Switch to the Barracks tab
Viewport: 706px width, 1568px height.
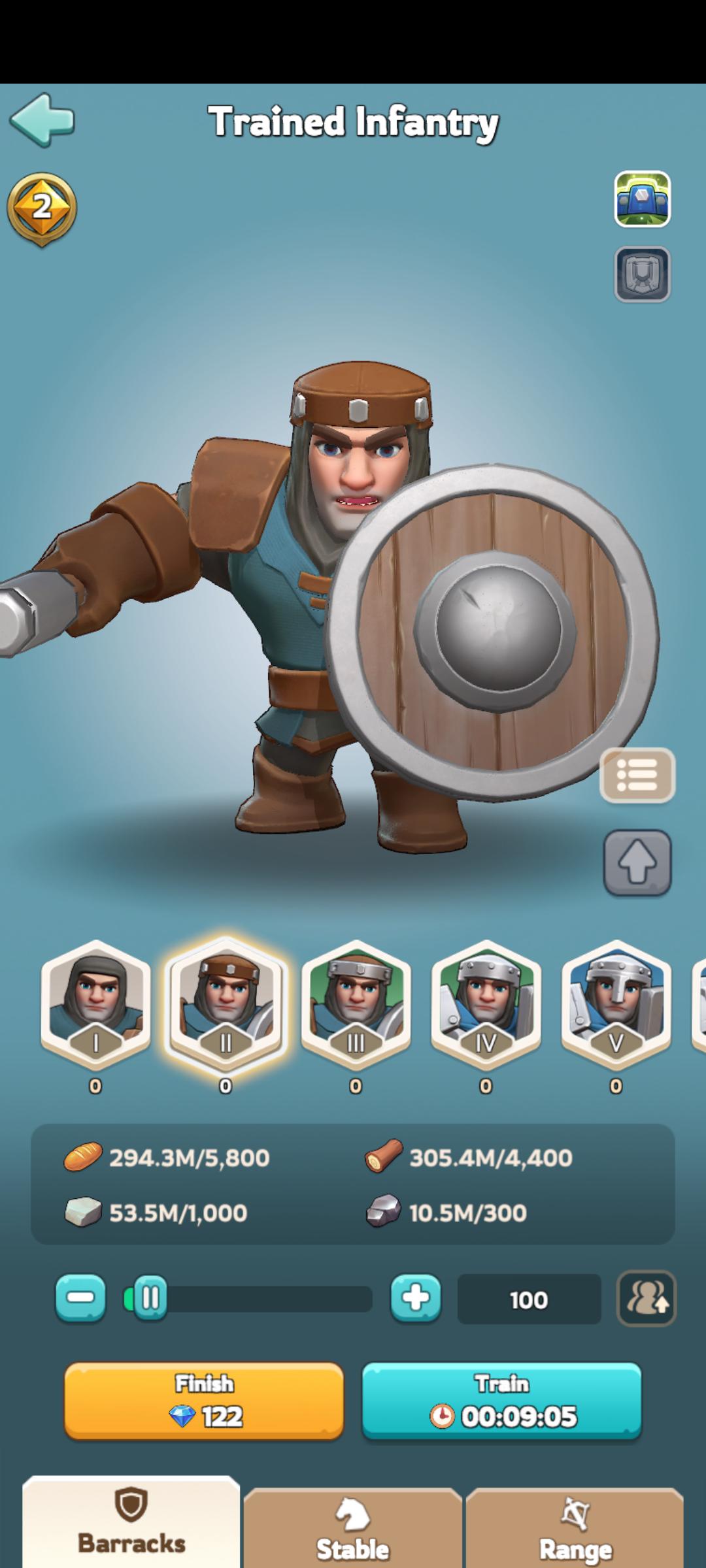pyautogui.click(x=131, y=1526)
